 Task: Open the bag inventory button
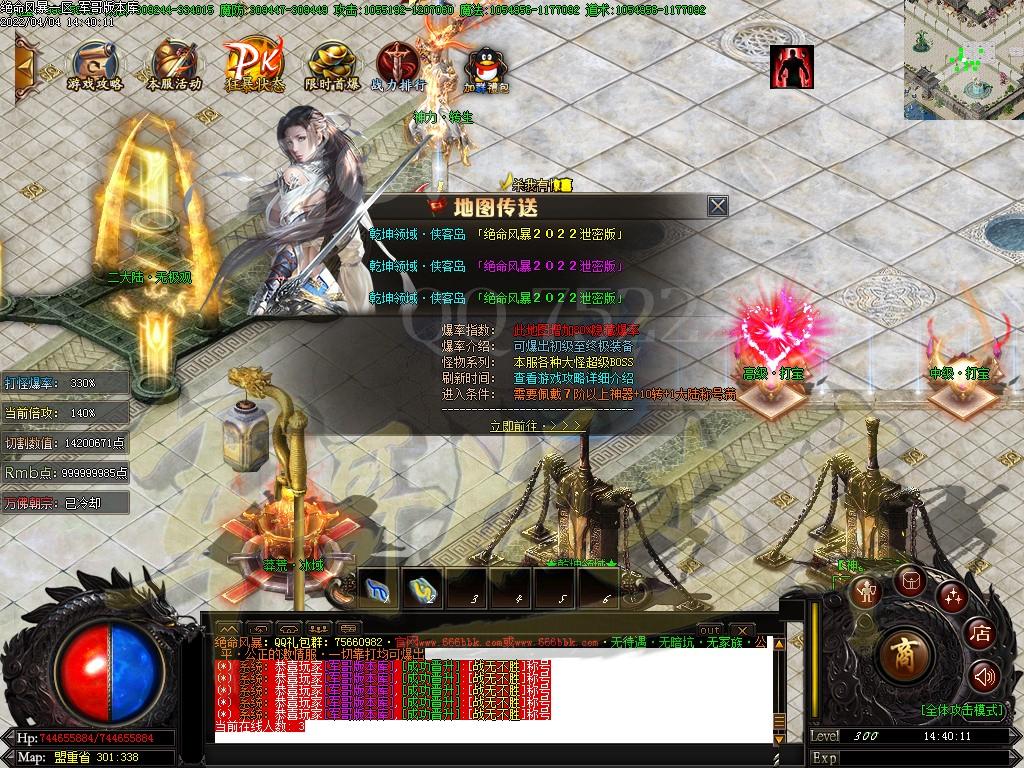pyautogui.click(x=909, y=579)
